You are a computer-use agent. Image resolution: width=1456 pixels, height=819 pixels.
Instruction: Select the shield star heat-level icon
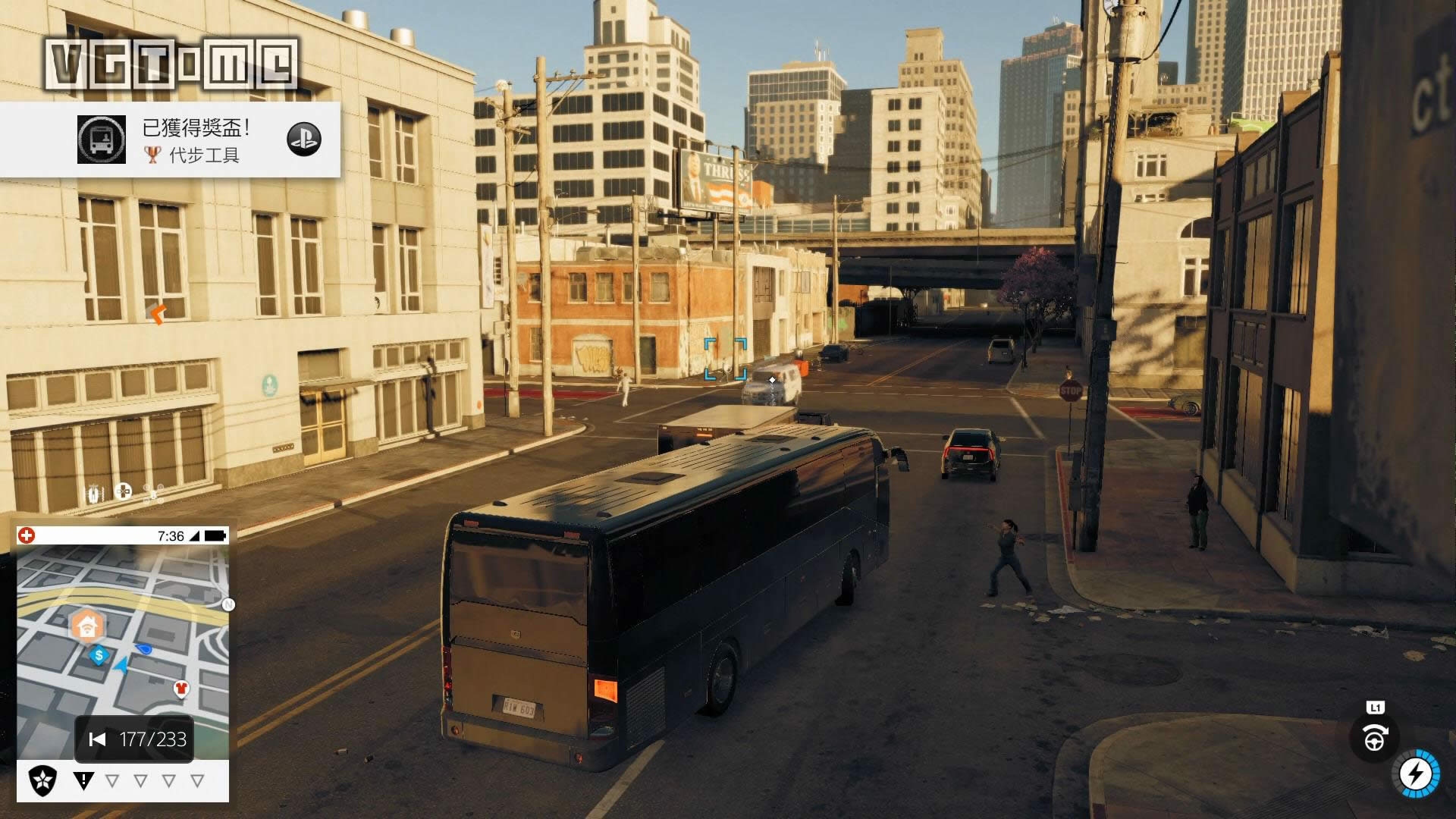tap(42, 780)
